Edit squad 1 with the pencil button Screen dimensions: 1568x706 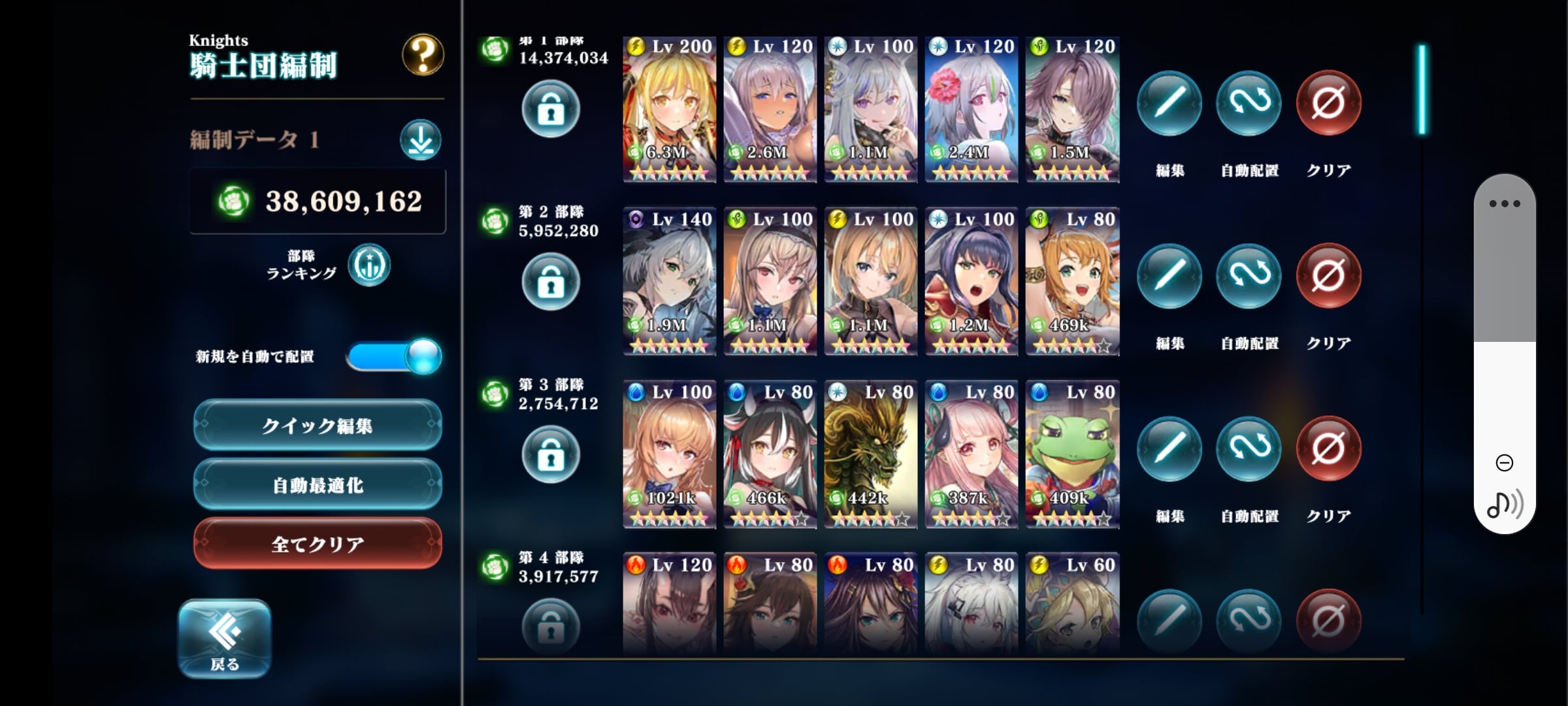pyautogui.click(x=1169, y=103)
